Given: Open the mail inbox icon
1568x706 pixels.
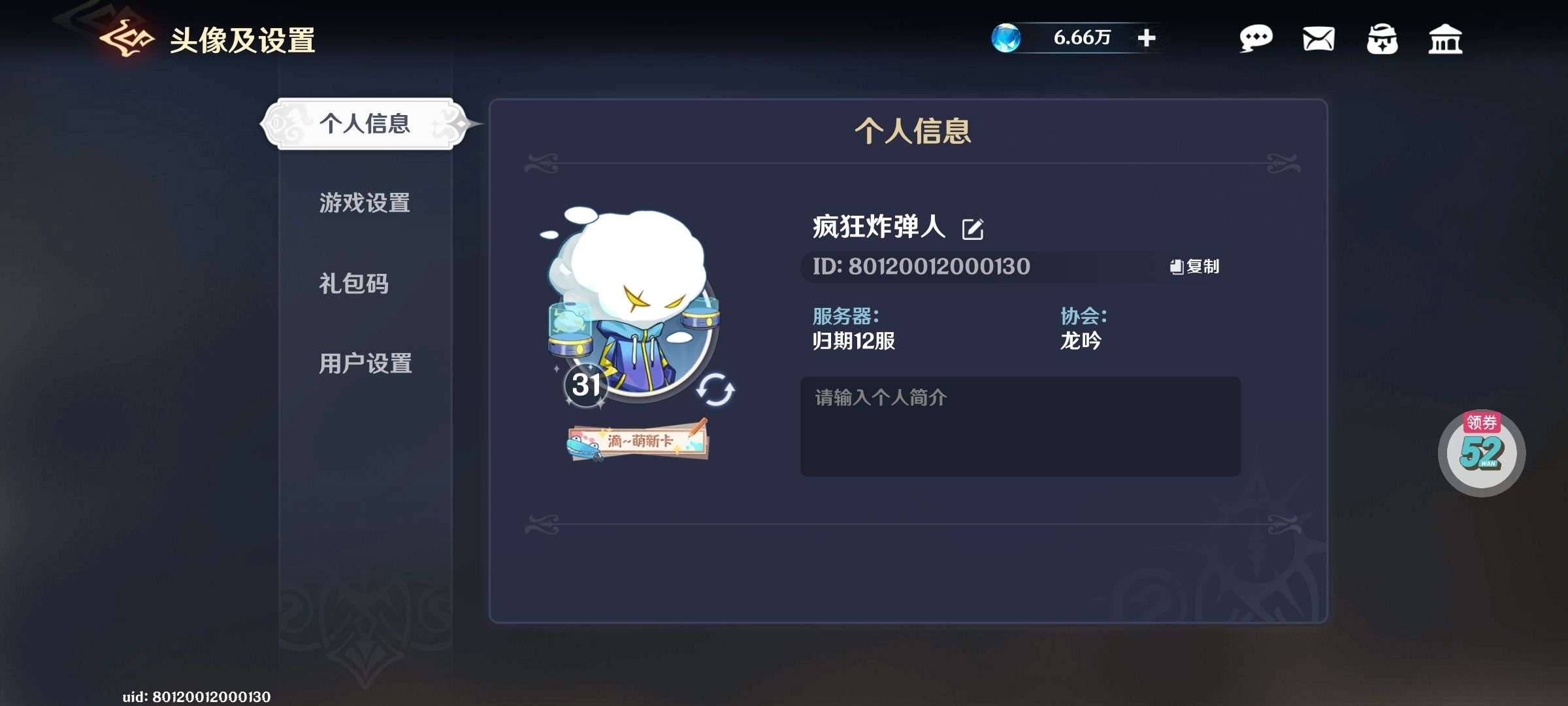Looking at the screenshot, I should coord(1319,41).
